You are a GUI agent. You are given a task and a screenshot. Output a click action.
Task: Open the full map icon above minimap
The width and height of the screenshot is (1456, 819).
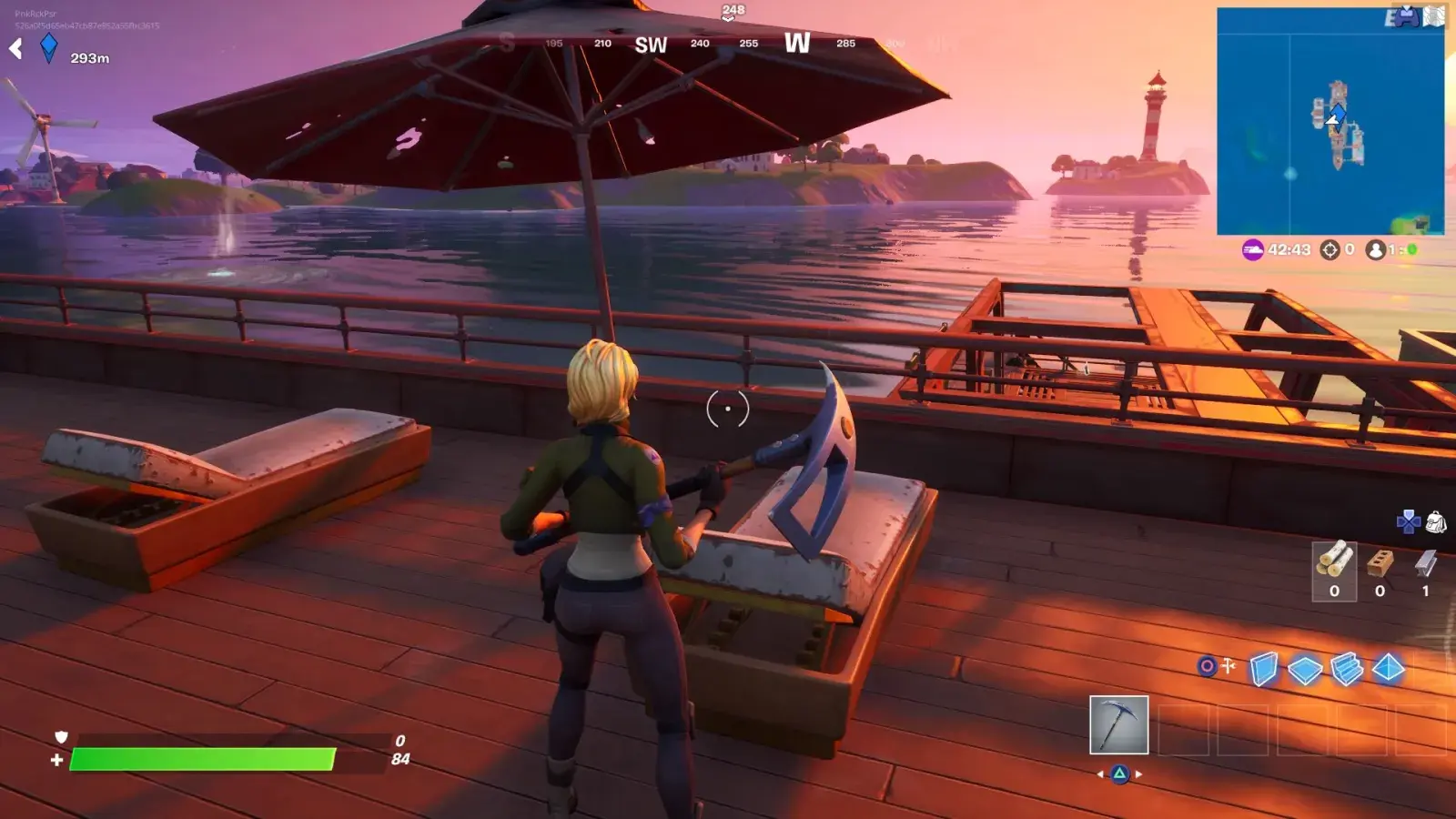[x=1433, y=16]
